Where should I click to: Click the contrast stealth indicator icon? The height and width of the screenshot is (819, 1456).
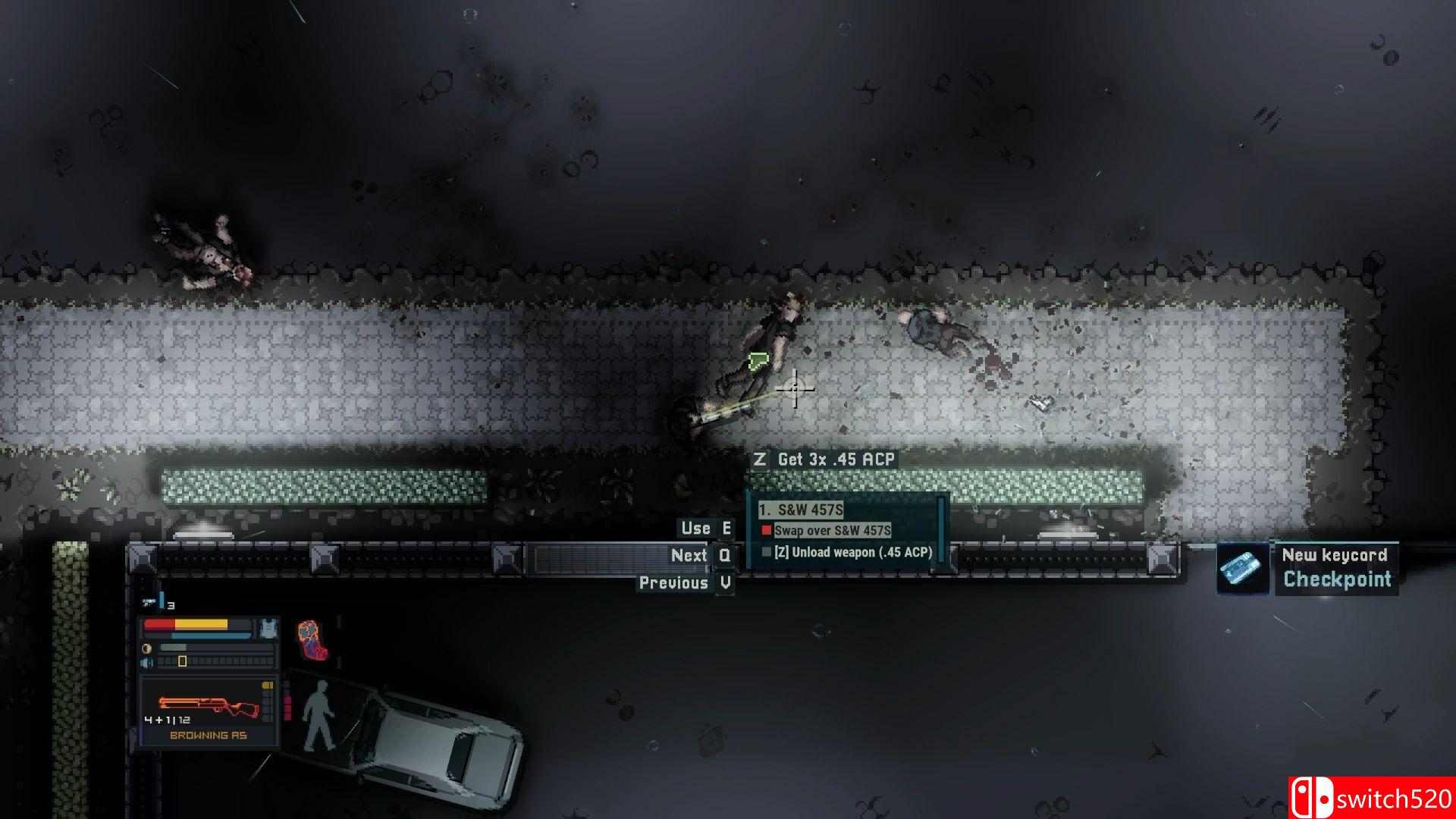(146, 648)
